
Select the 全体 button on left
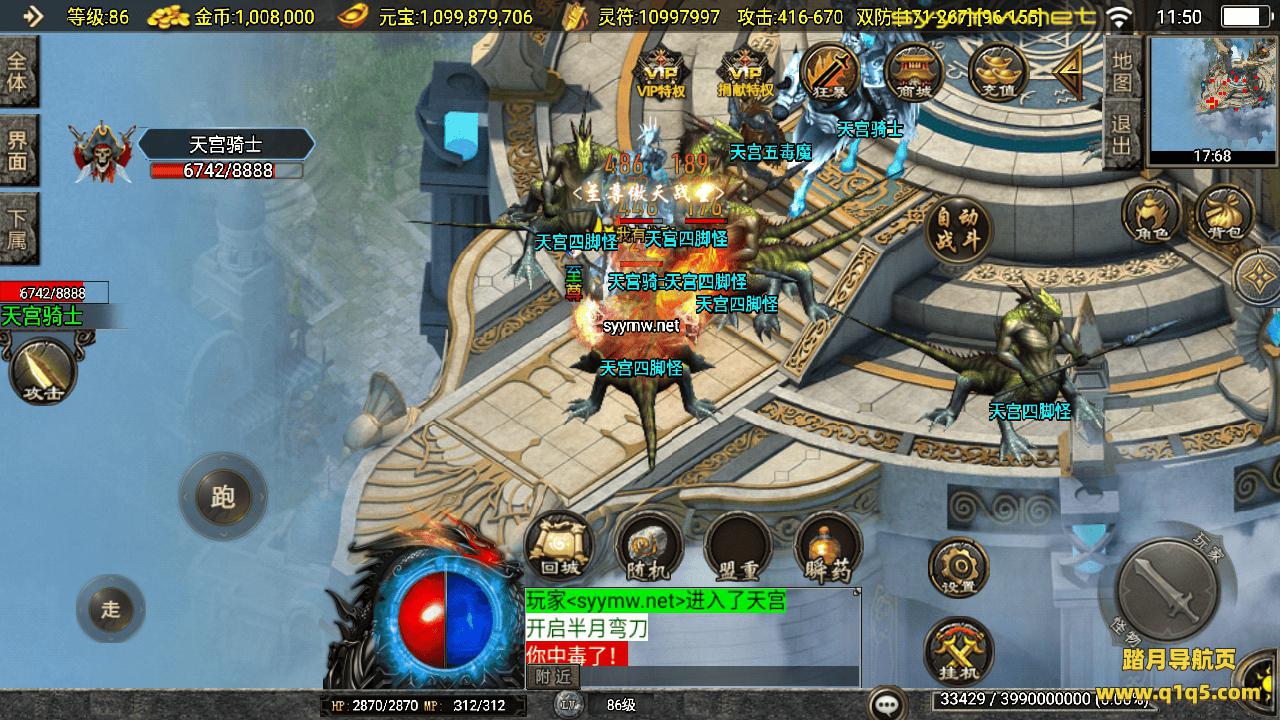click(18, 70)
